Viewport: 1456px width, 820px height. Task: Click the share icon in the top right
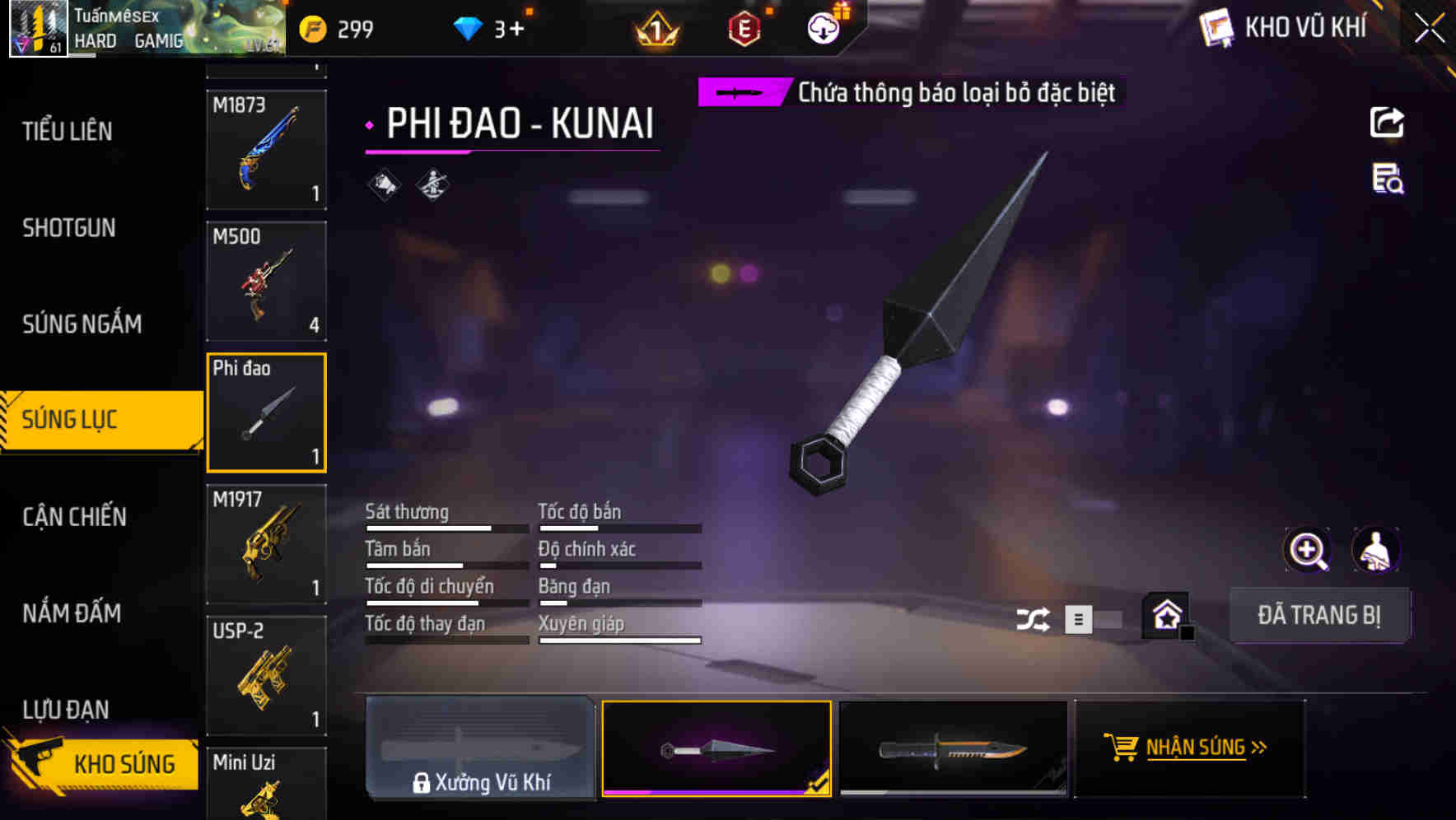(1387, 122)
